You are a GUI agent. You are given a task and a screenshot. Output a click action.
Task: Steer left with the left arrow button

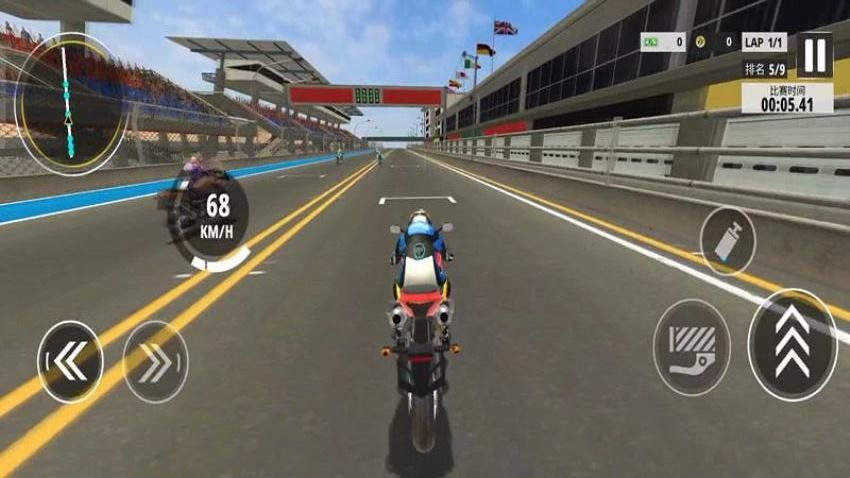[x=70, y=361]
